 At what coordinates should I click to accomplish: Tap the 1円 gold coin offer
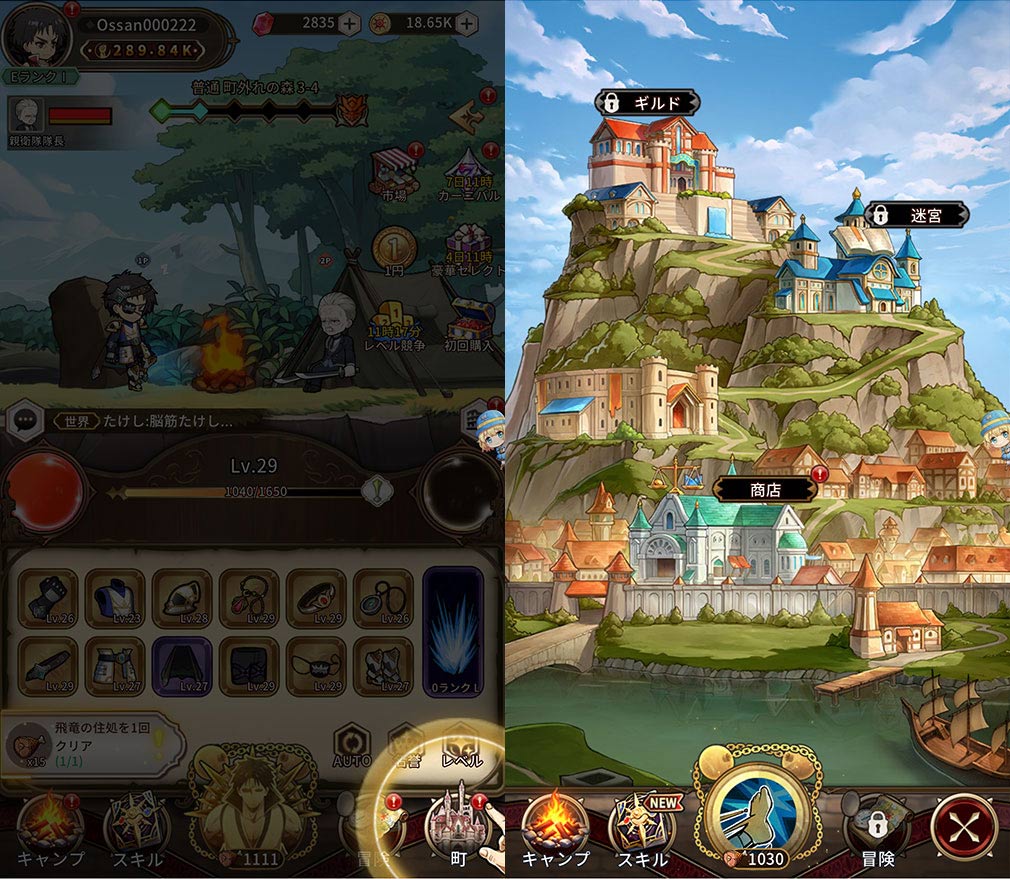tap(390, 250)
